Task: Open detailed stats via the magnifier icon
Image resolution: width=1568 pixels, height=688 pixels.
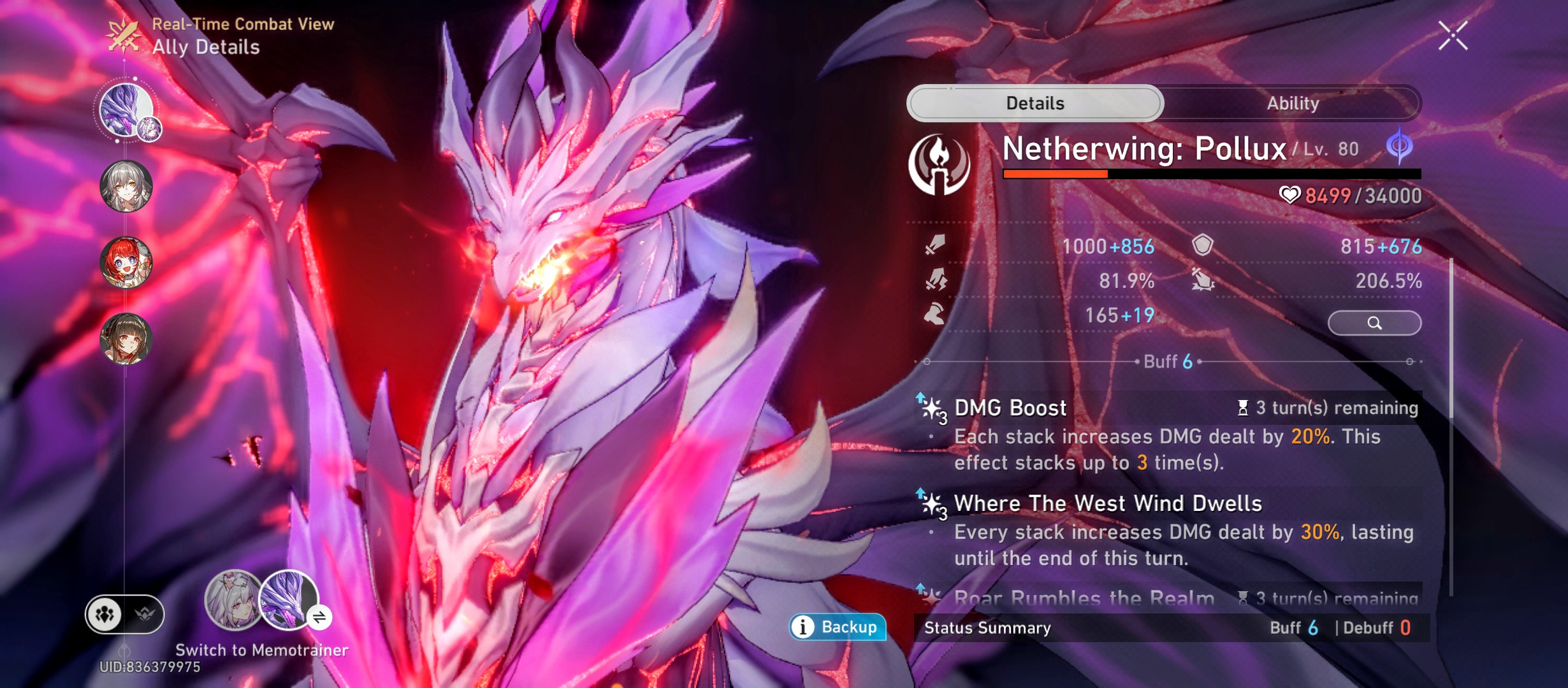Action: (1375, 323)
